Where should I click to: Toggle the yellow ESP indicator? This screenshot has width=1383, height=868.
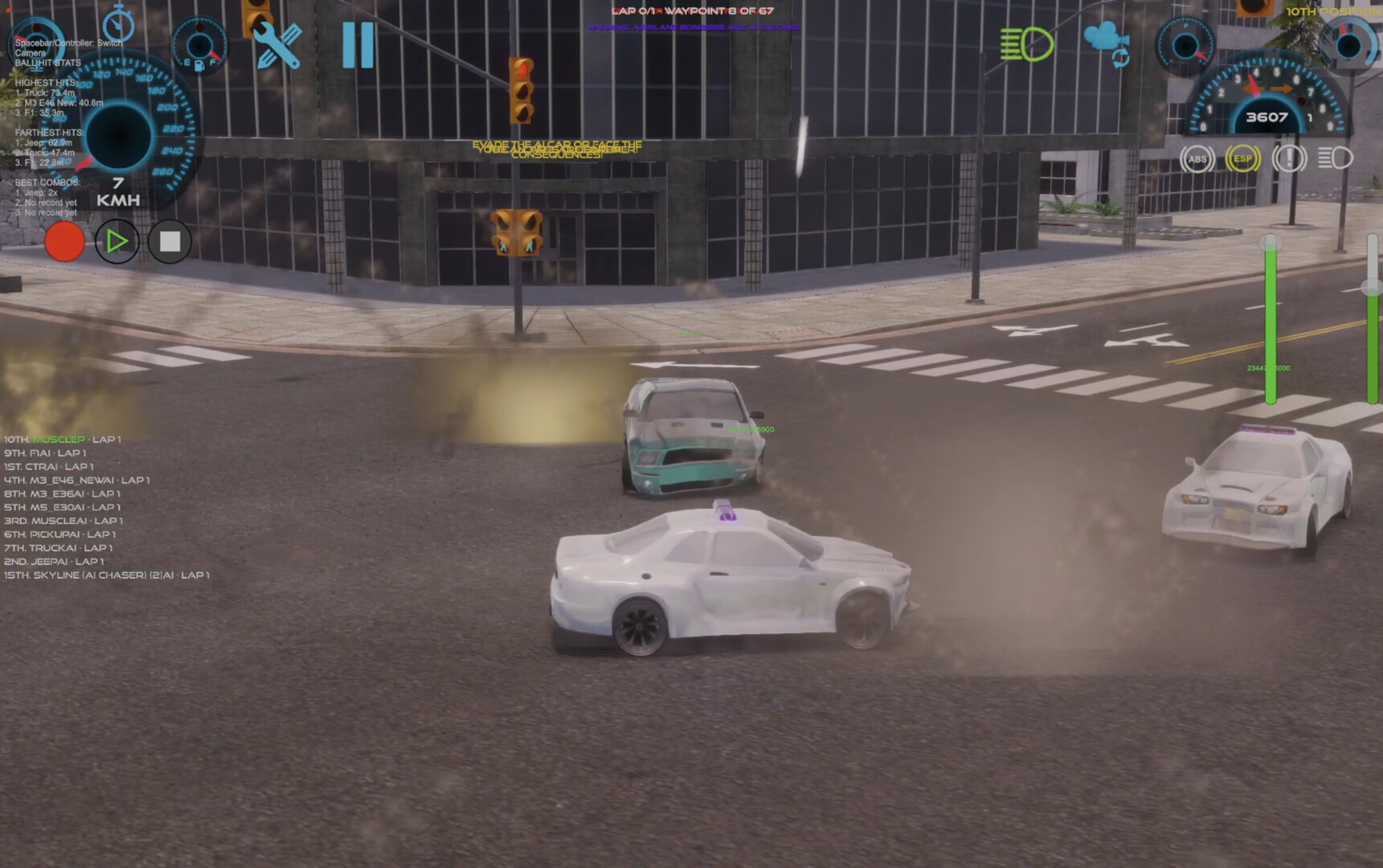click(1242, 159)
